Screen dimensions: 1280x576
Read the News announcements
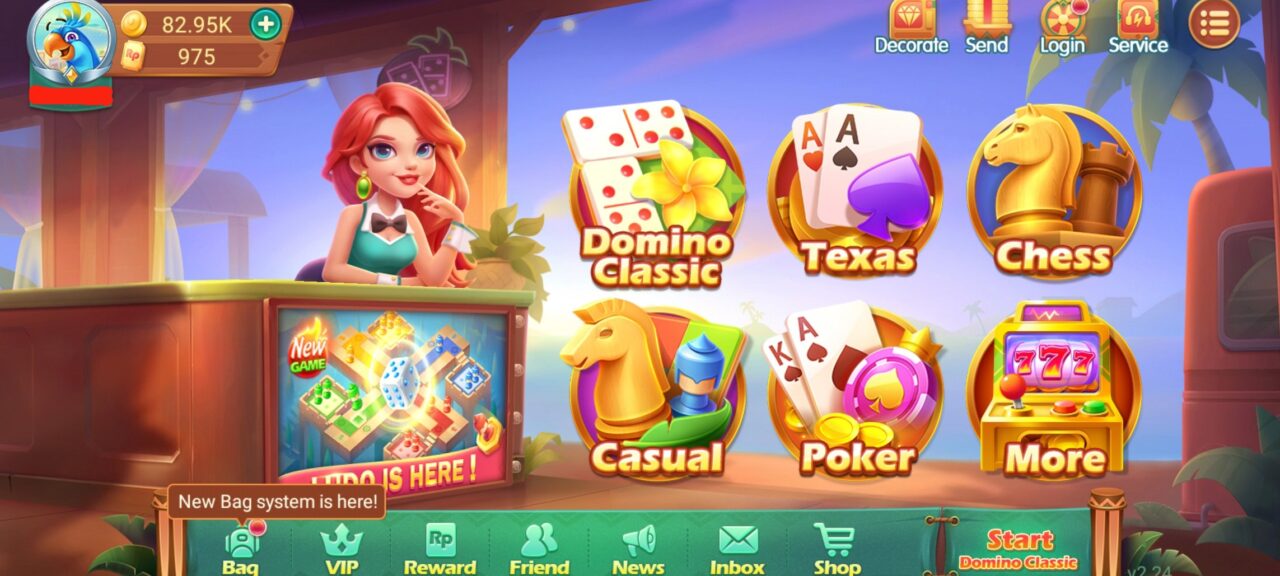click(638, 548)
